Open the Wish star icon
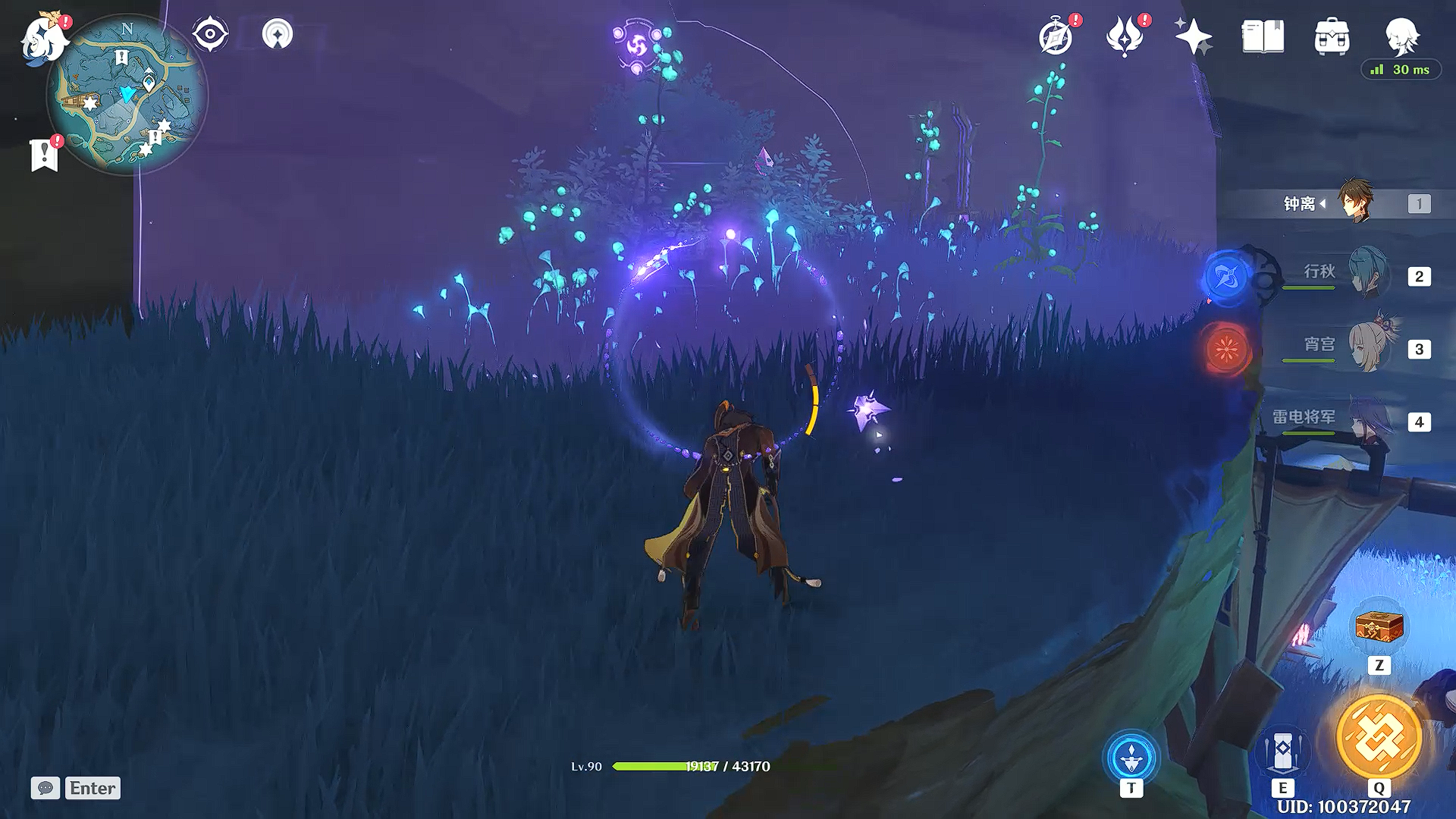Screen dimensions: 1456x819 click(1193, 36)
